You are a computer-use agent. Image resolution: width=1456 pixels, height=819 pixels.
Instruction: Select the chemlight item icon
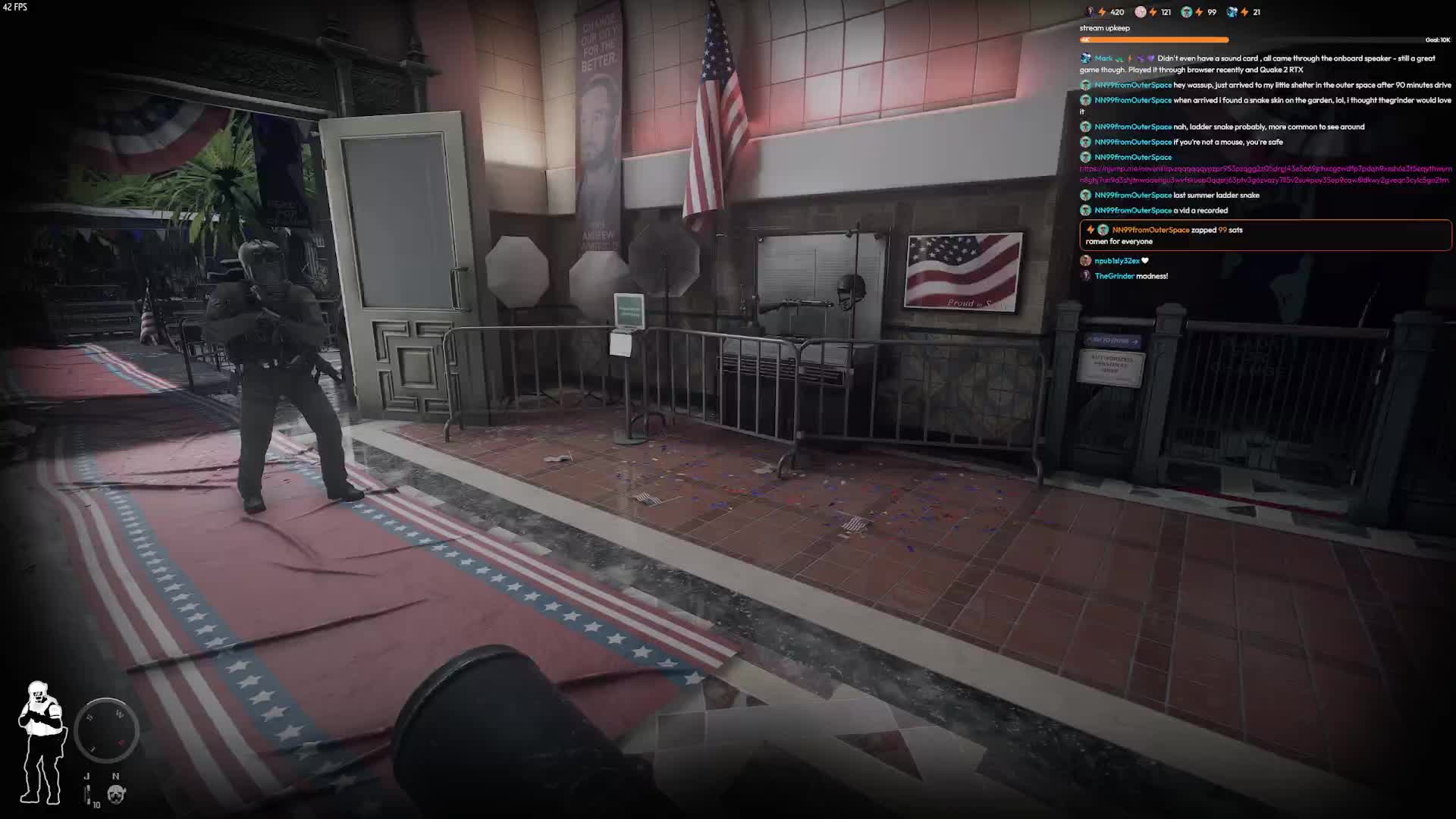[88, 795]
